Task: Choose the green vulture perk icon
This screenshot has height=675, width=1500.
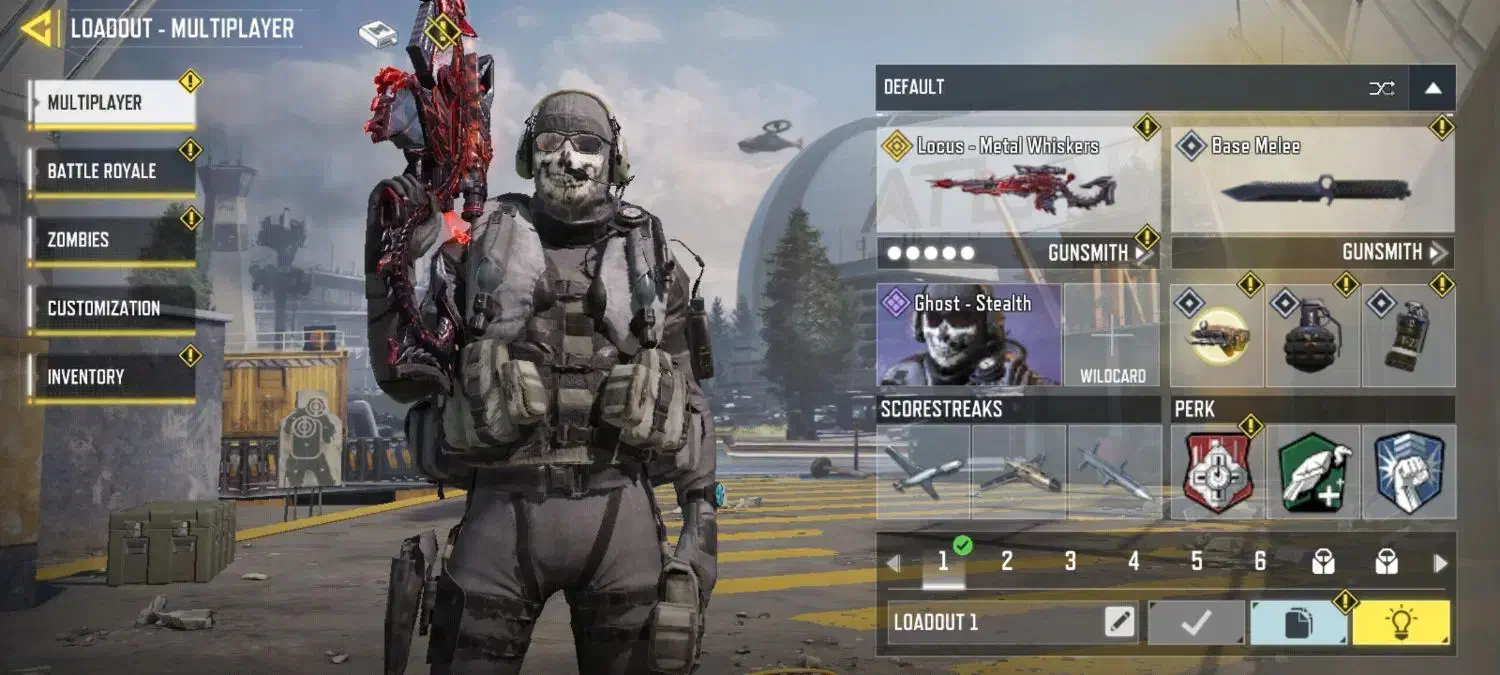Action: (x=1312, y=472)
